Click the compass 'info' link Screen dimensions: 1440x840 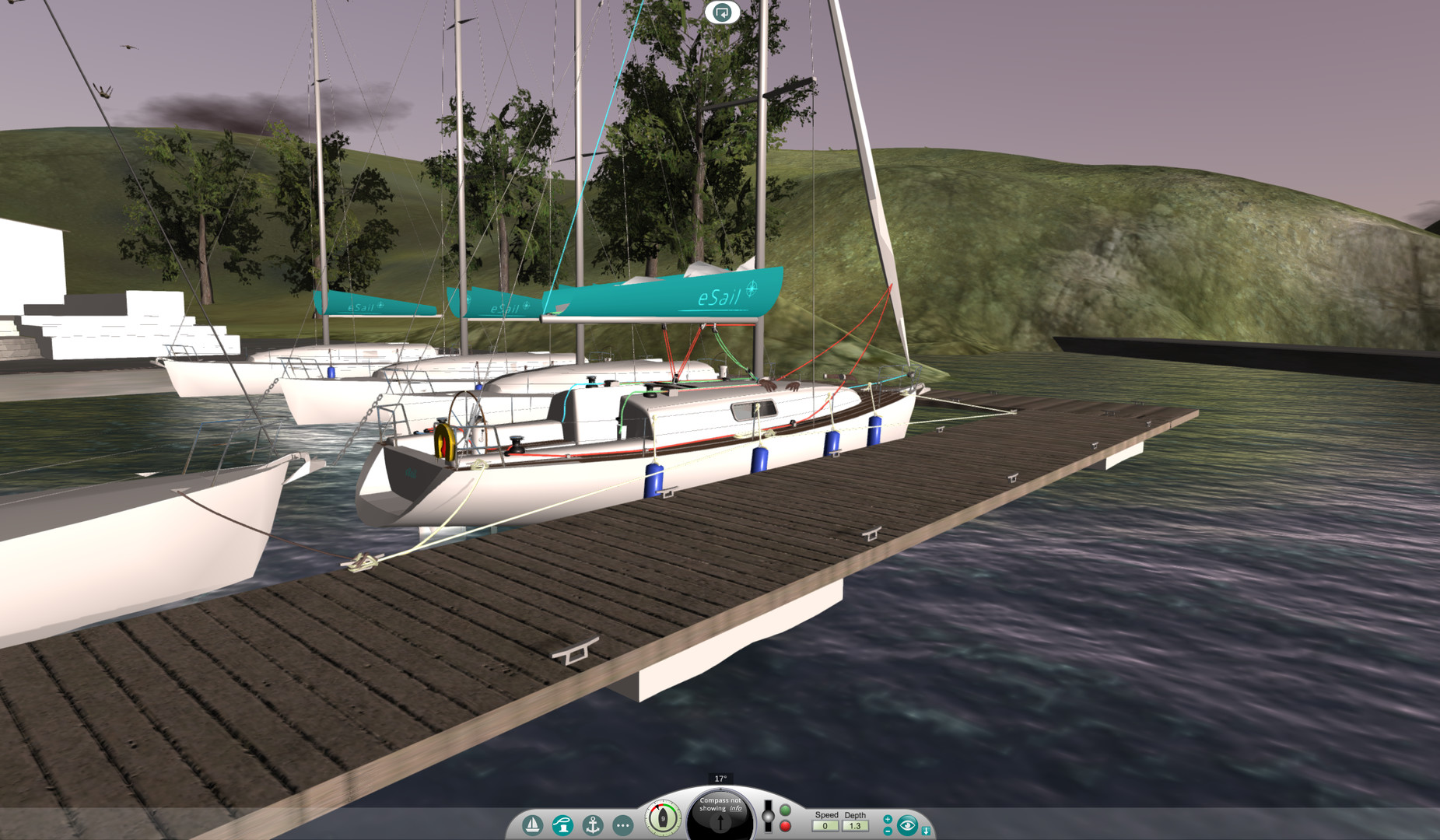735,809
